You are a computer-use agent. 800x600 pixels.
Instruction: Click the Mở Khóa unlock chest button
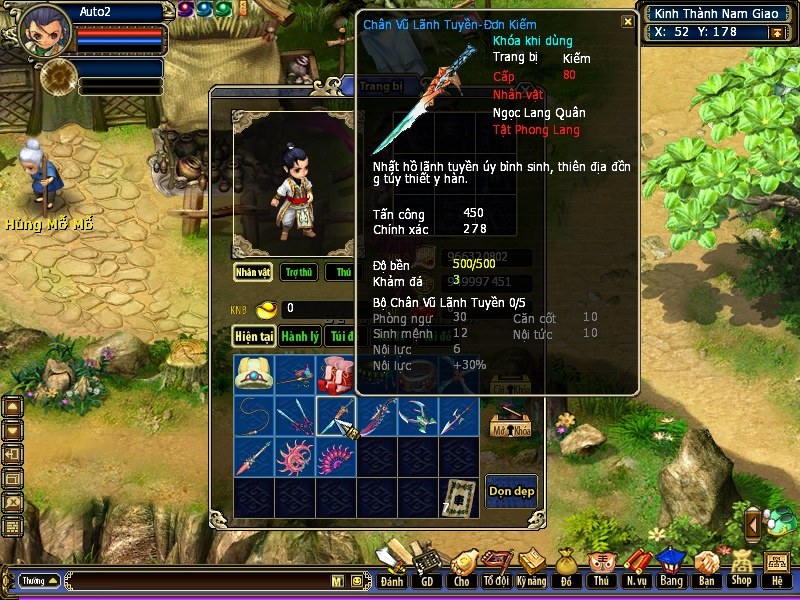pos(509,422)
